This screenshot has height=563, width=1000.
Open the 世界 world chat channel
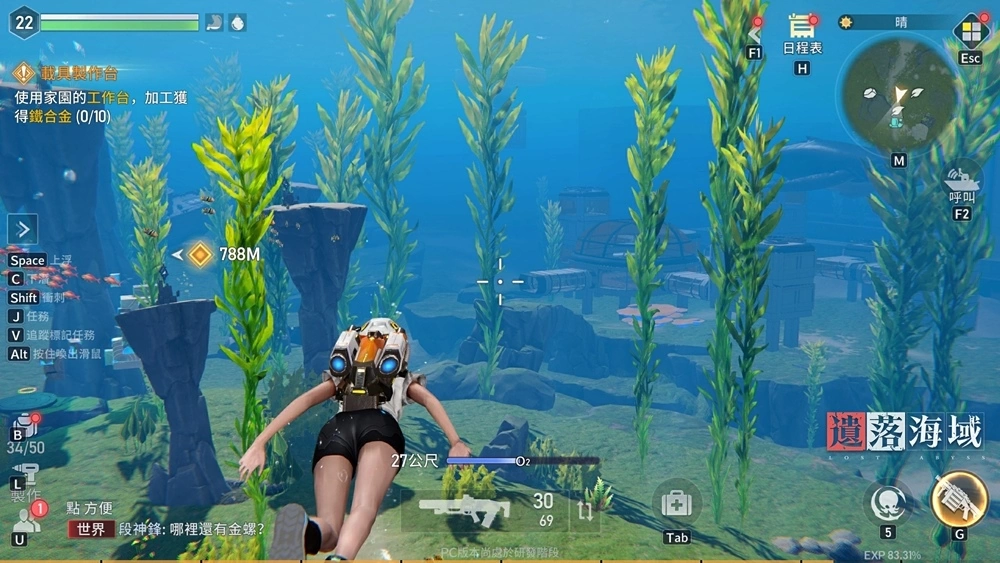(91, 529)
